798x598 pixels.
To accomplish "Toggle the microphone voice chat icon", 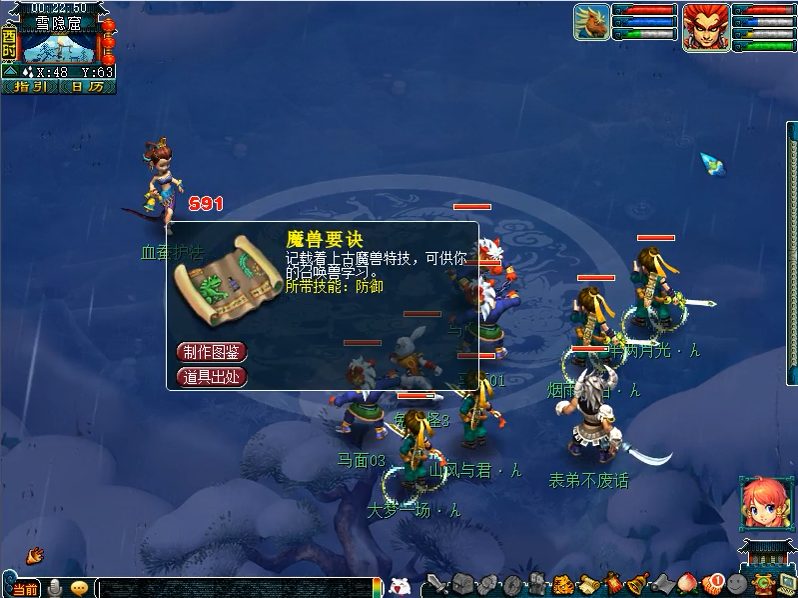I will 55,588.
